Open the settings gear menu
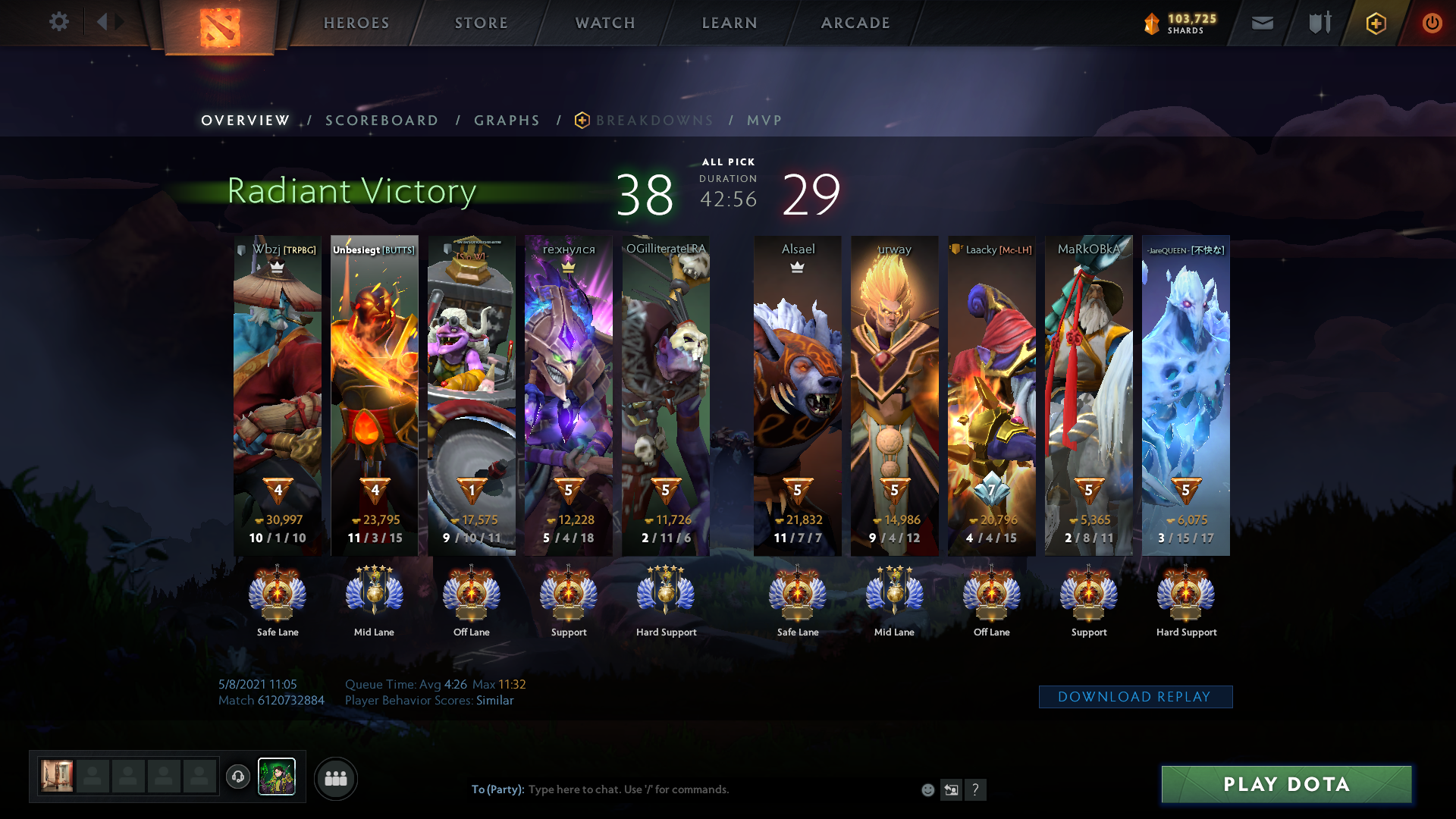This screenshot has width=1456, height=819. [x=58, y=22]
